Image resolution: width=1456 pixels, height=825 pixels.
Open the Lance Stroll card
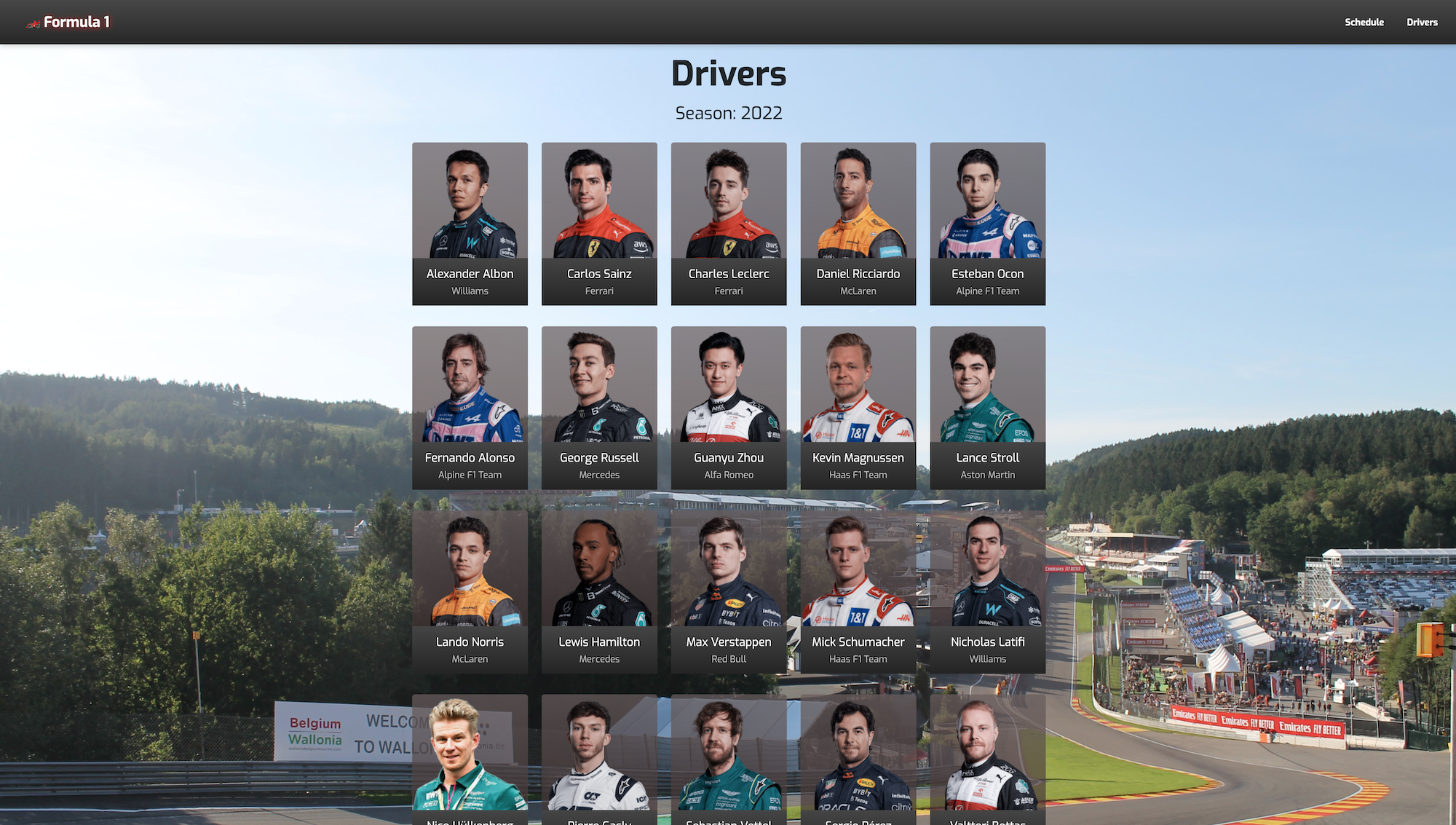[x=987, y=408]
